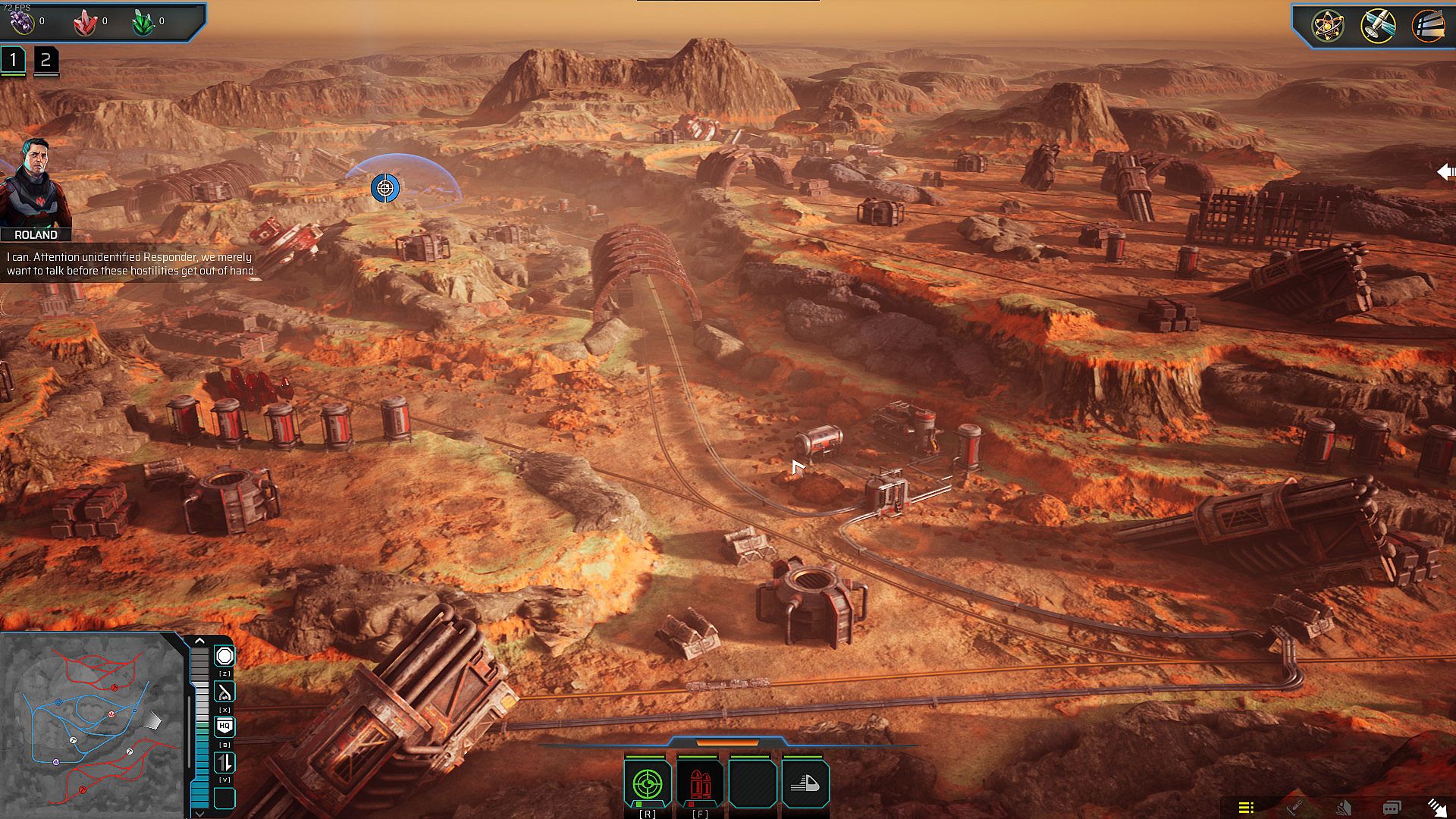Viewport: 1456px width, 819px height.
Task: Open the yellow list menu icon
Action: [1246, 808]
